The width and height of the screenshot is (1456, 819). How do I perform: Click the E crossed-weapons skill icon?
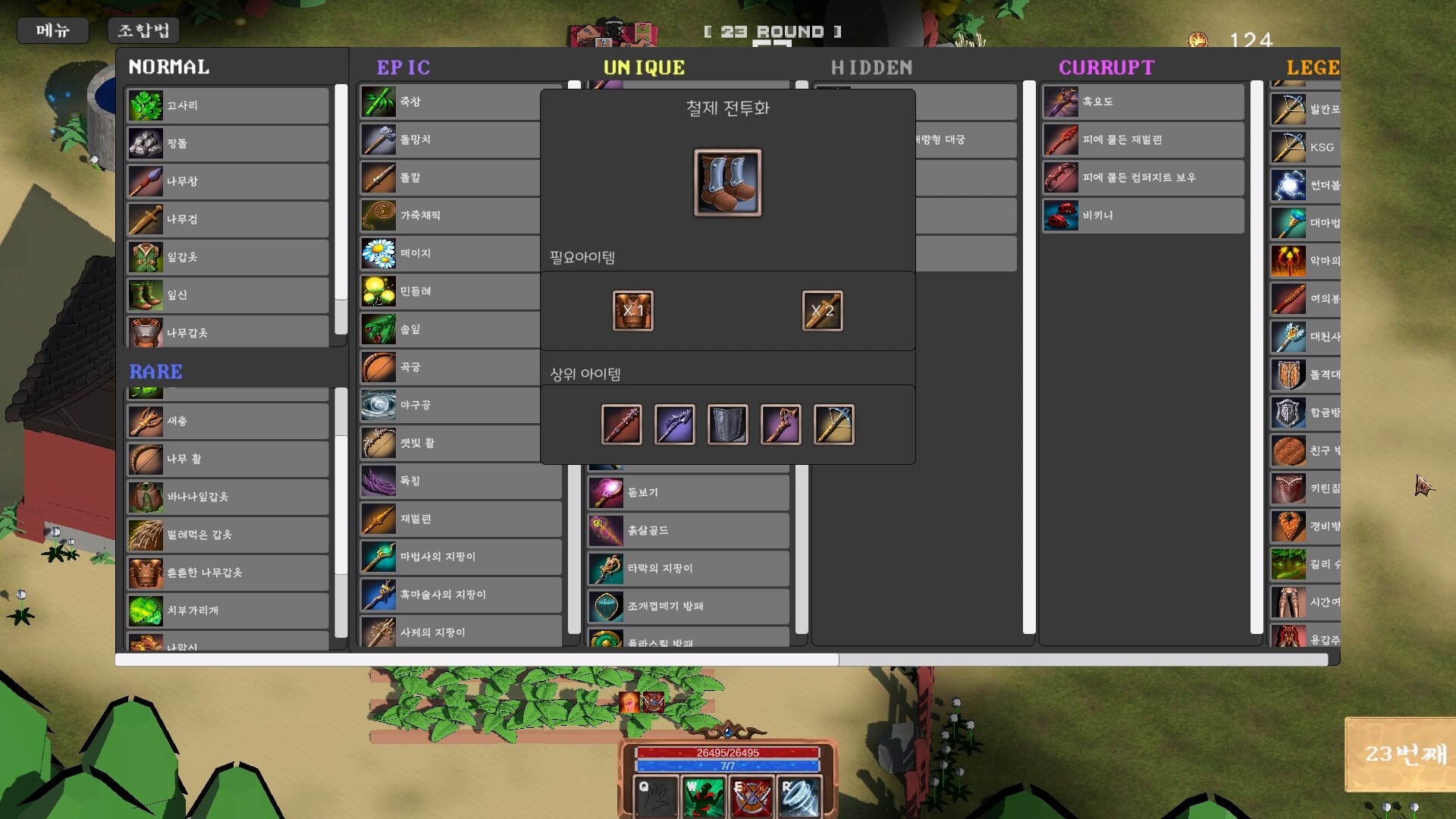752,796
